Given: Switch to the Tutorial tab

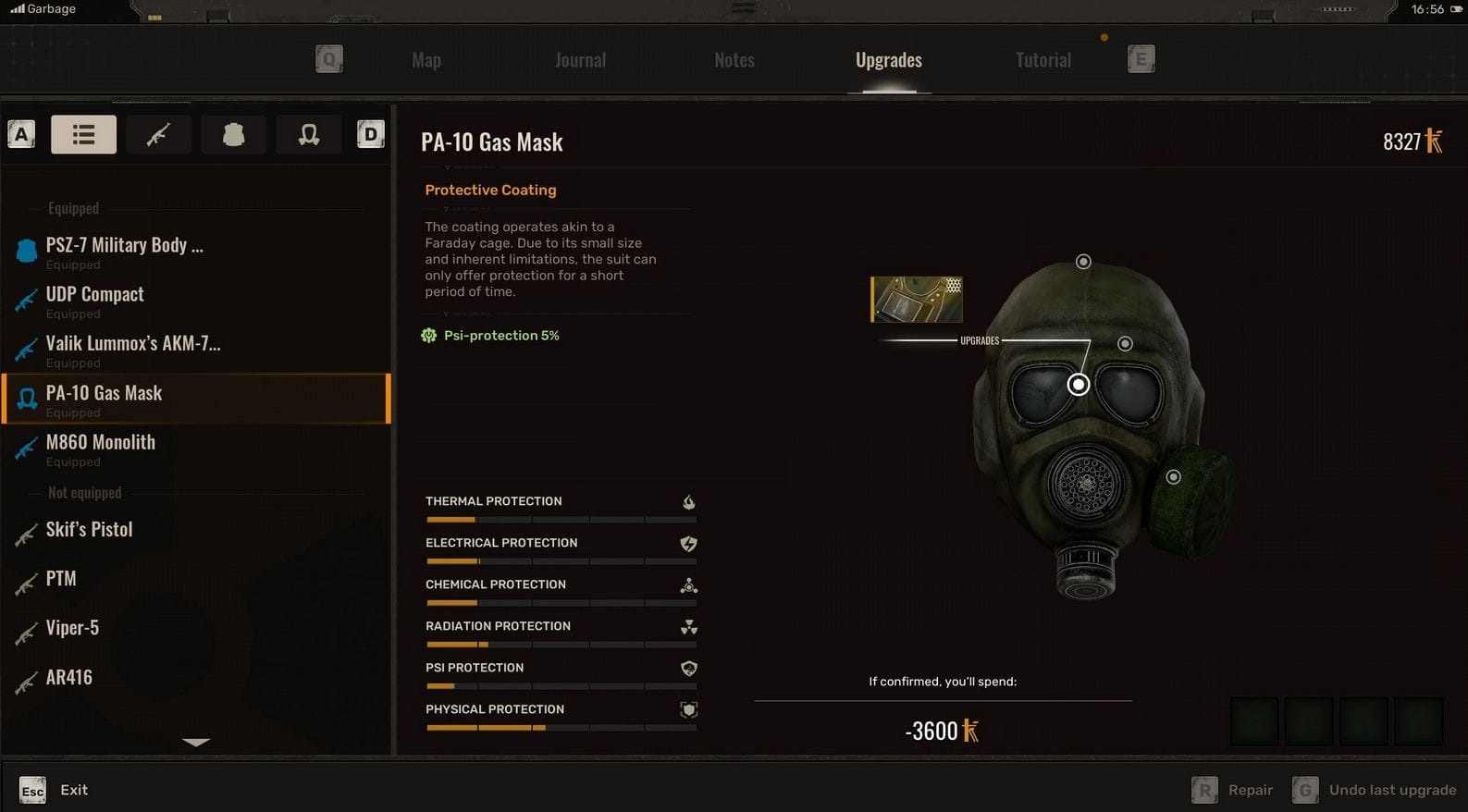Looking at the screenshot, I should pyautogui.click(x=1042, y=60).
